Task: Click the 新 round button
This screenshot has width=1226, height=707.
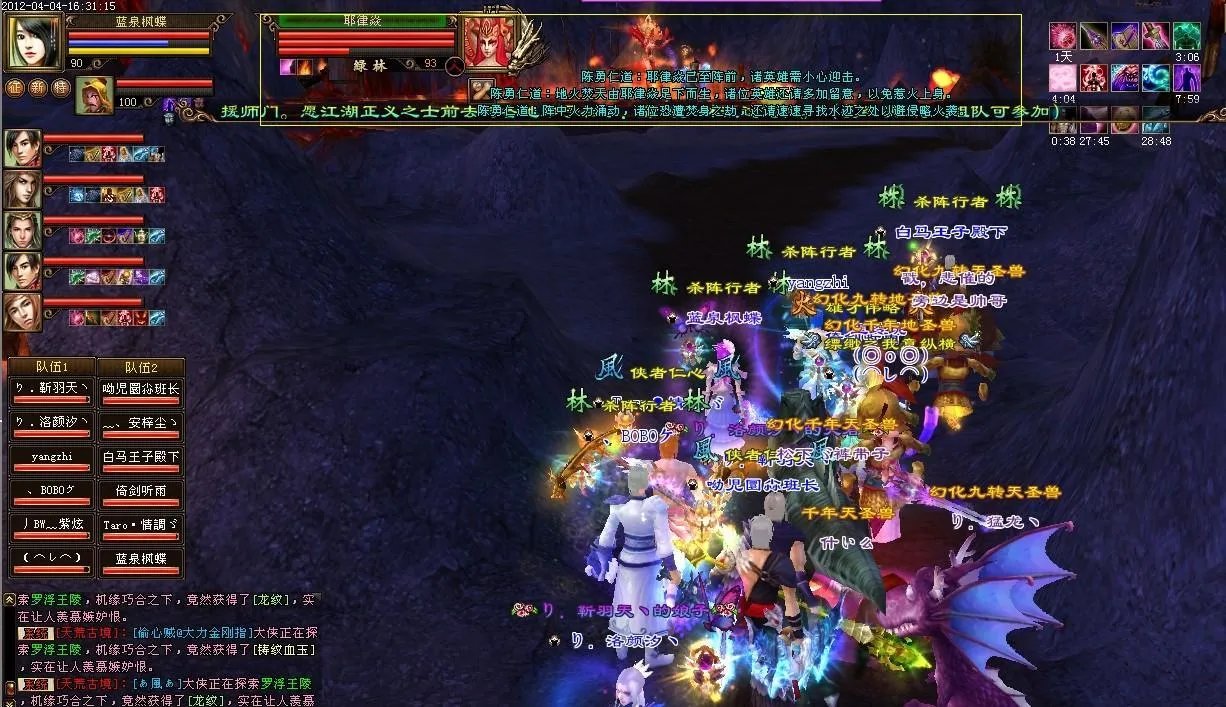Action: (37, 88)
